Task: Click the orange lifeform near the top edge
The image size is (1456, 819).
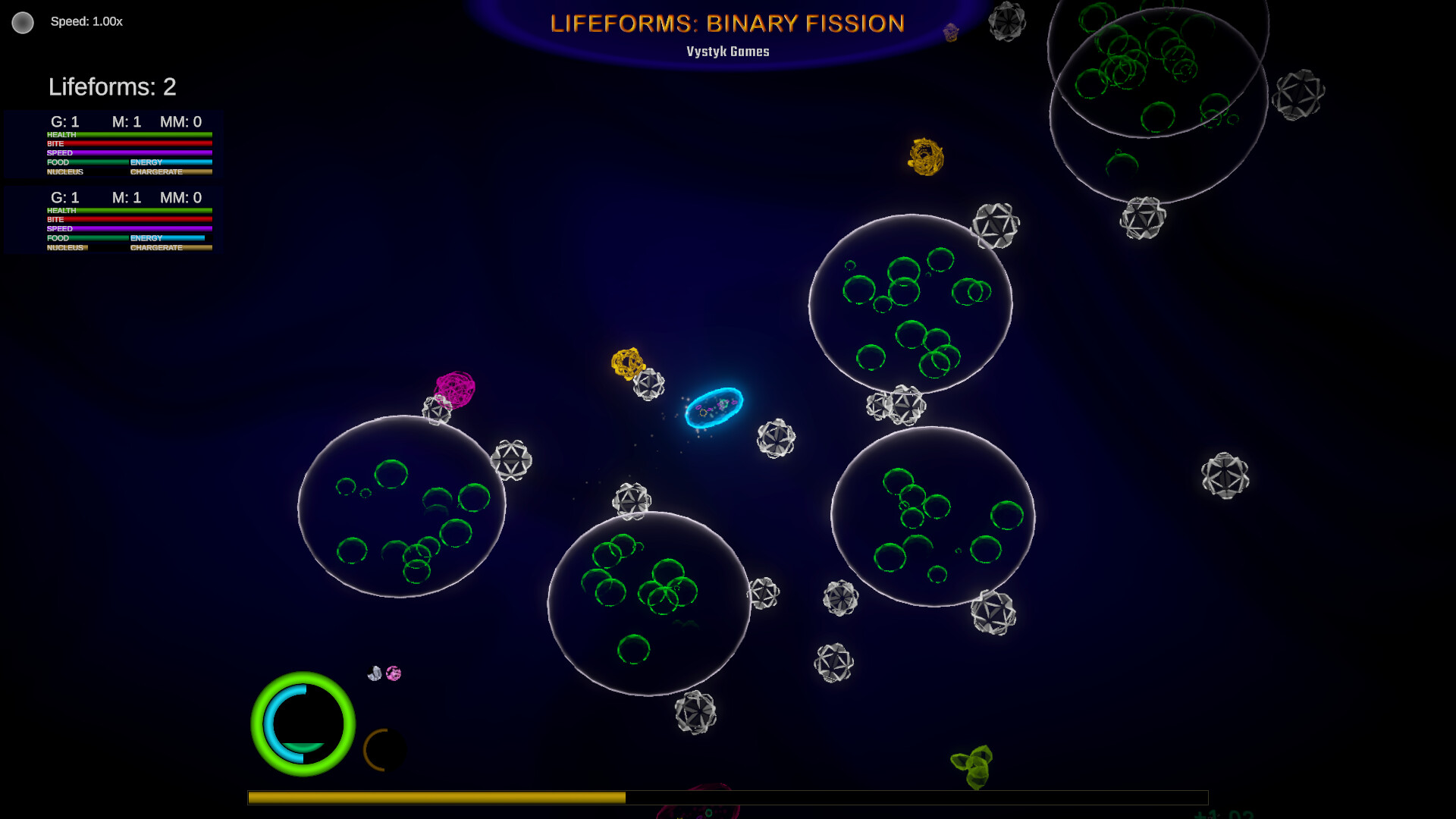Action: pyautogui.click(x=924, y=157)
